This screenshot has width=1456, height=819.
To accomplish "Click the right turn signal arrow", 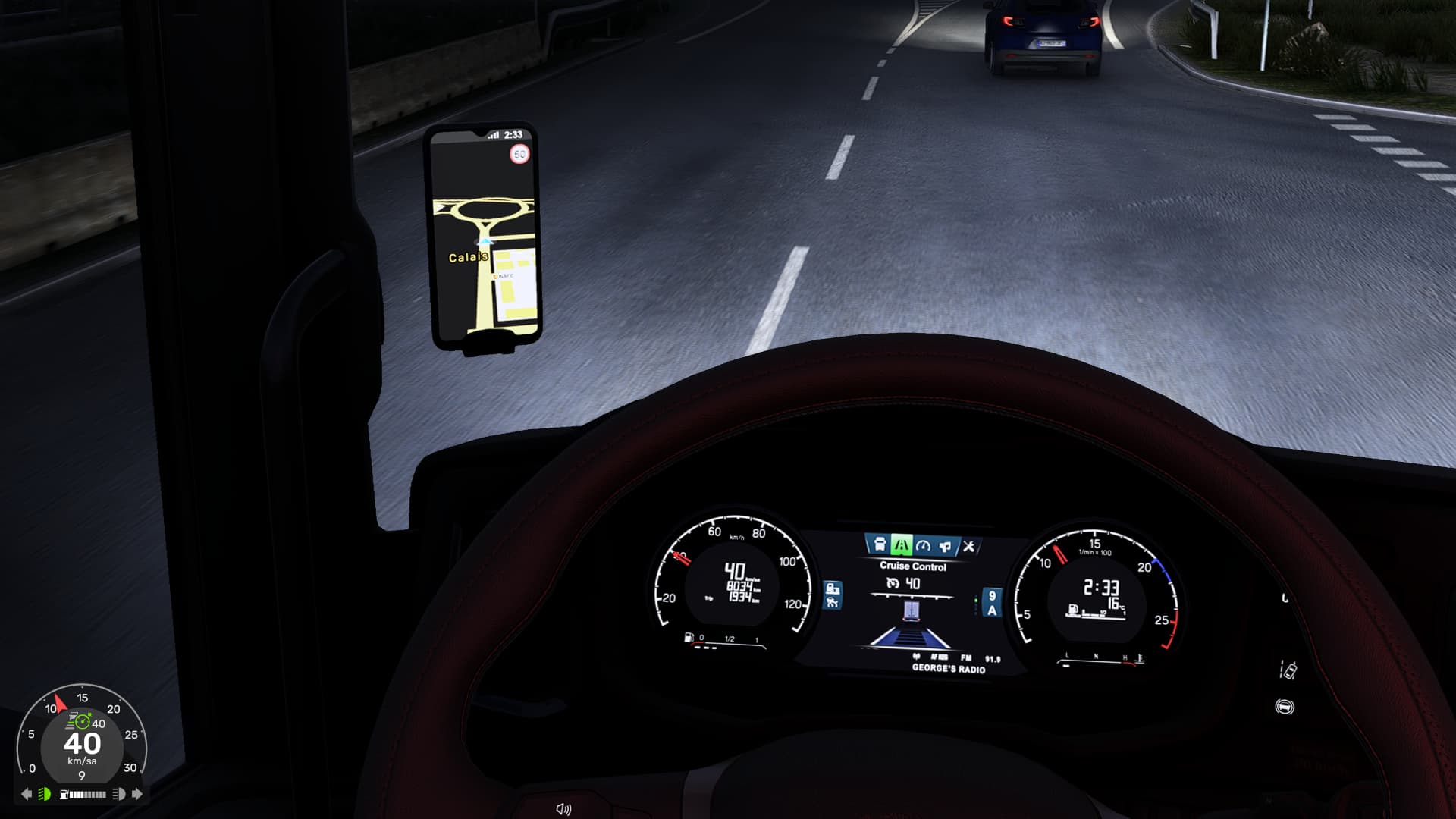I will pos(137,794).
